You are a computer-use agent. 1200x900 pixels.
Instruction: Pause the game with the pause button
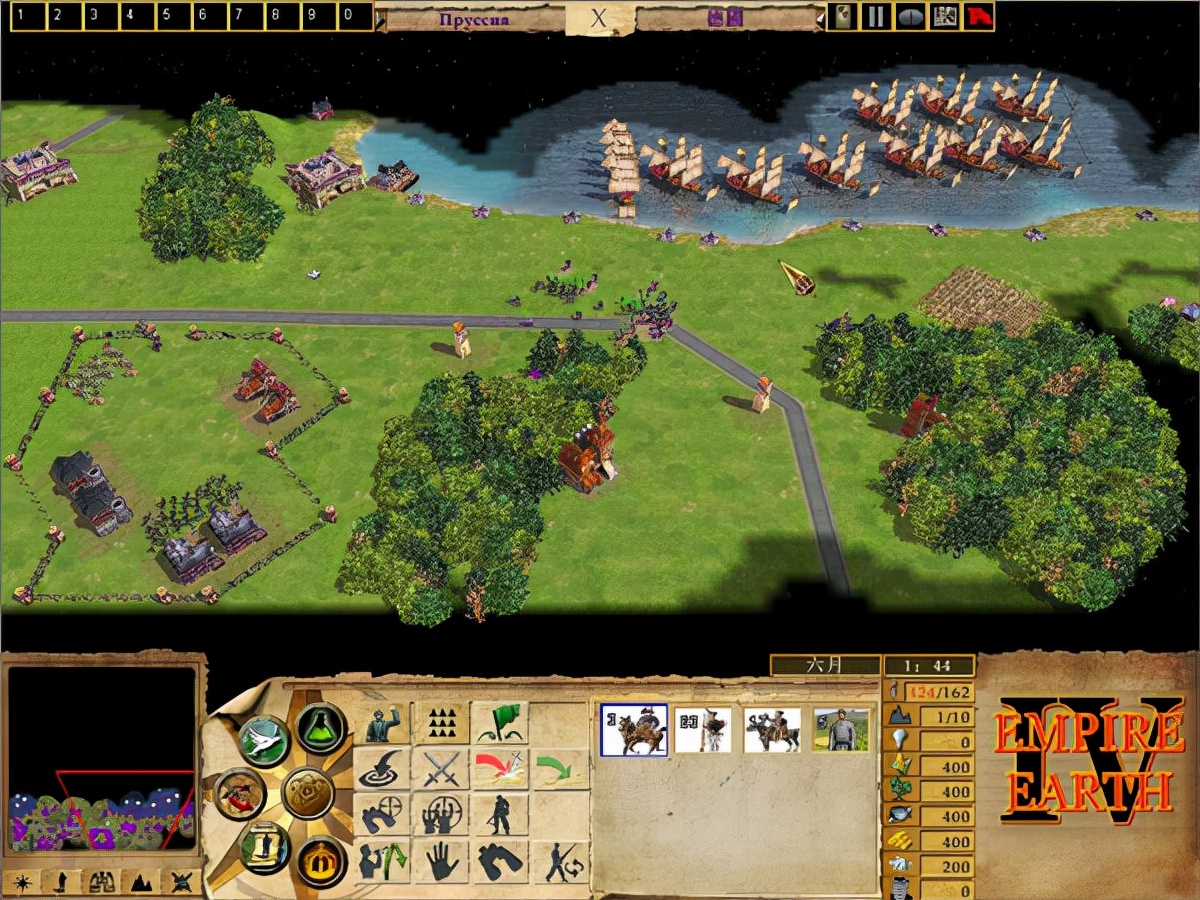click(876, 16)
